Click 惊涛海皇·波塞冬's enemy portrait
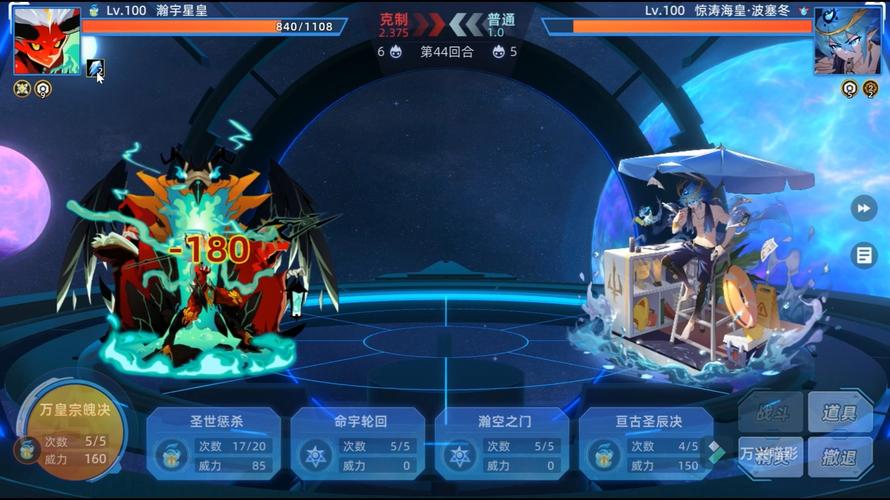 847,41
